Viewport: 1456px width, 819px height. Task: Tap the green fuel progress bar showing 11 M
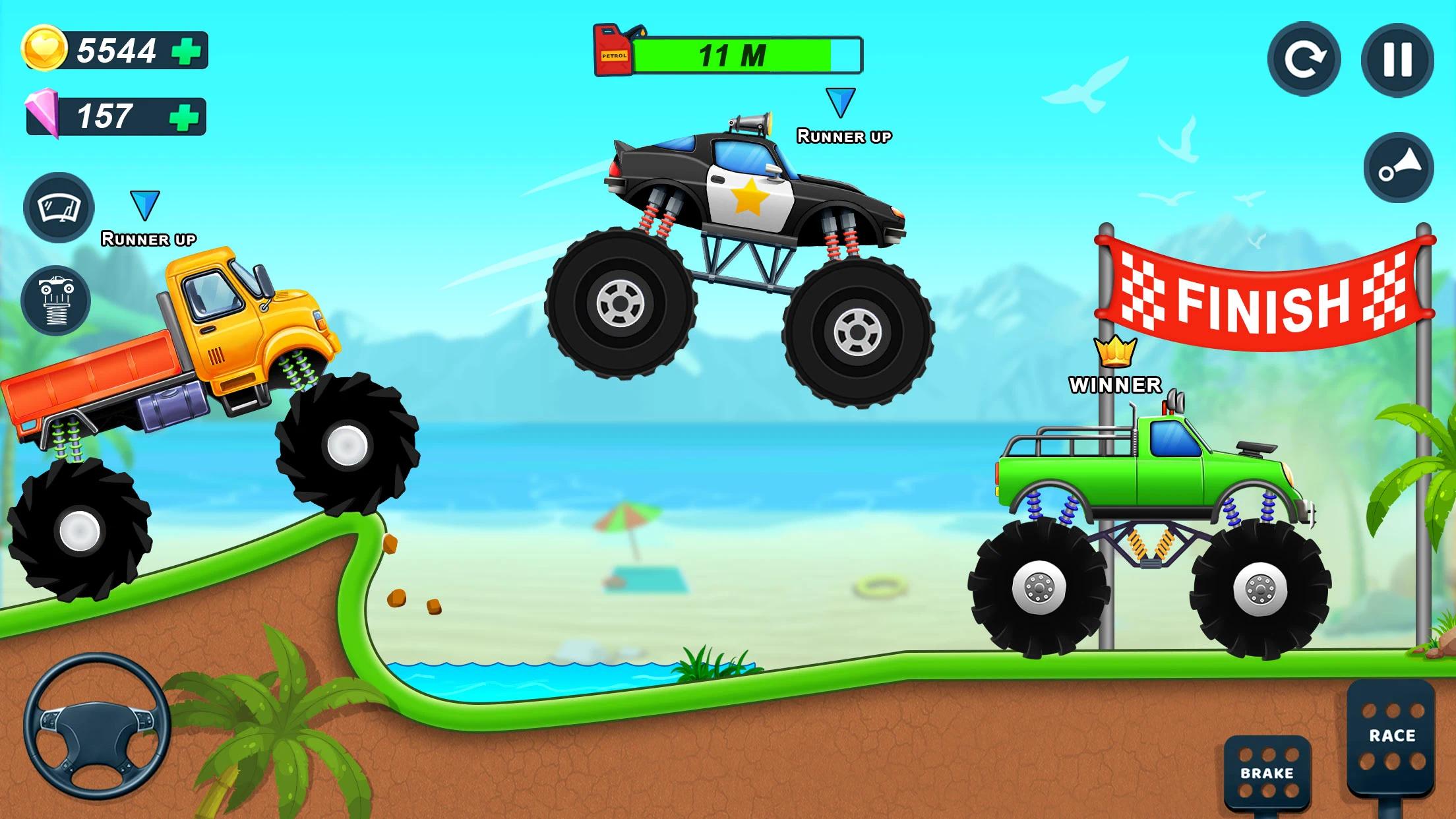(x=732, y=54)
